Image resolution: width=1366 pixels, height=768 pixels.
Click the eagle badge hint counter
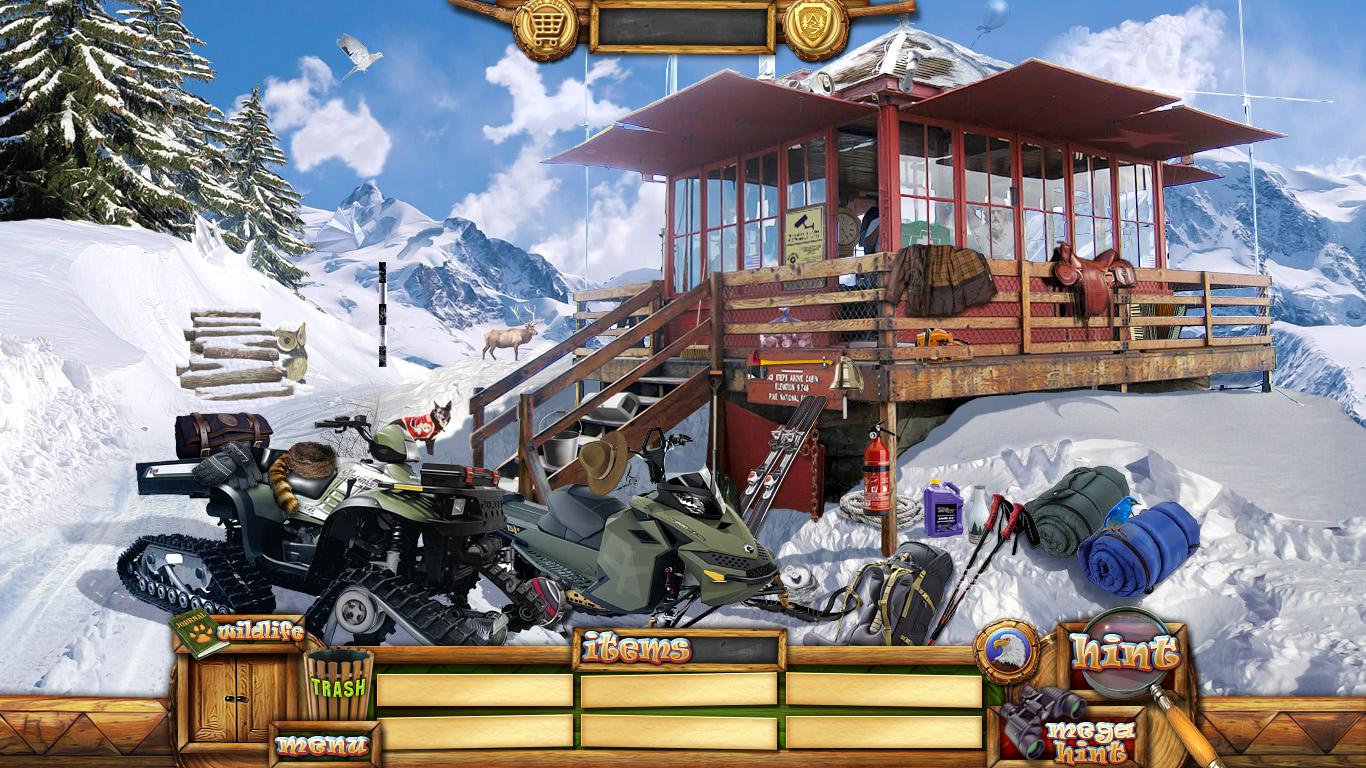coord(1007,651)
